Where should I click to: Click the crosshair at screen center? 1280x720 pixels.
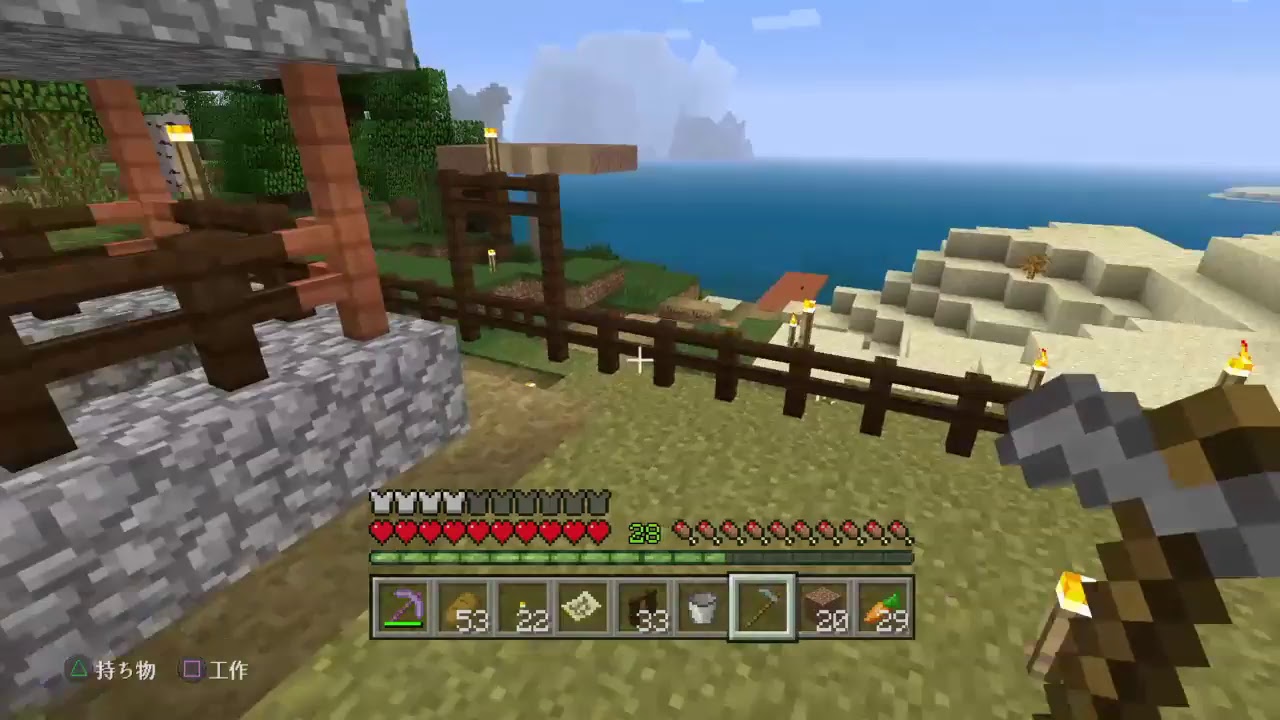640,360
